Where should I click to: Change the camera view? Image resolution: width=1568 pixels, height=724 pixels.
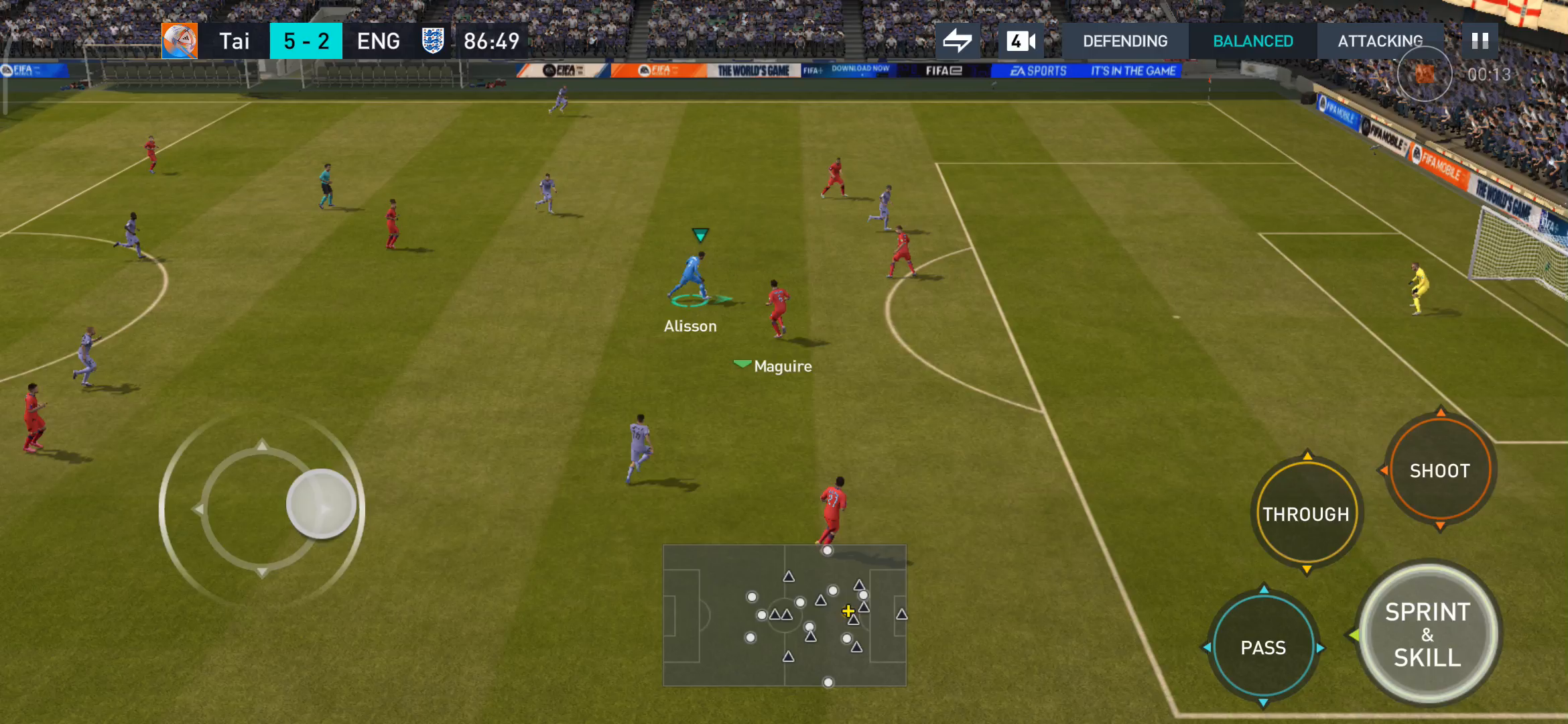[x=1021, y=42]
